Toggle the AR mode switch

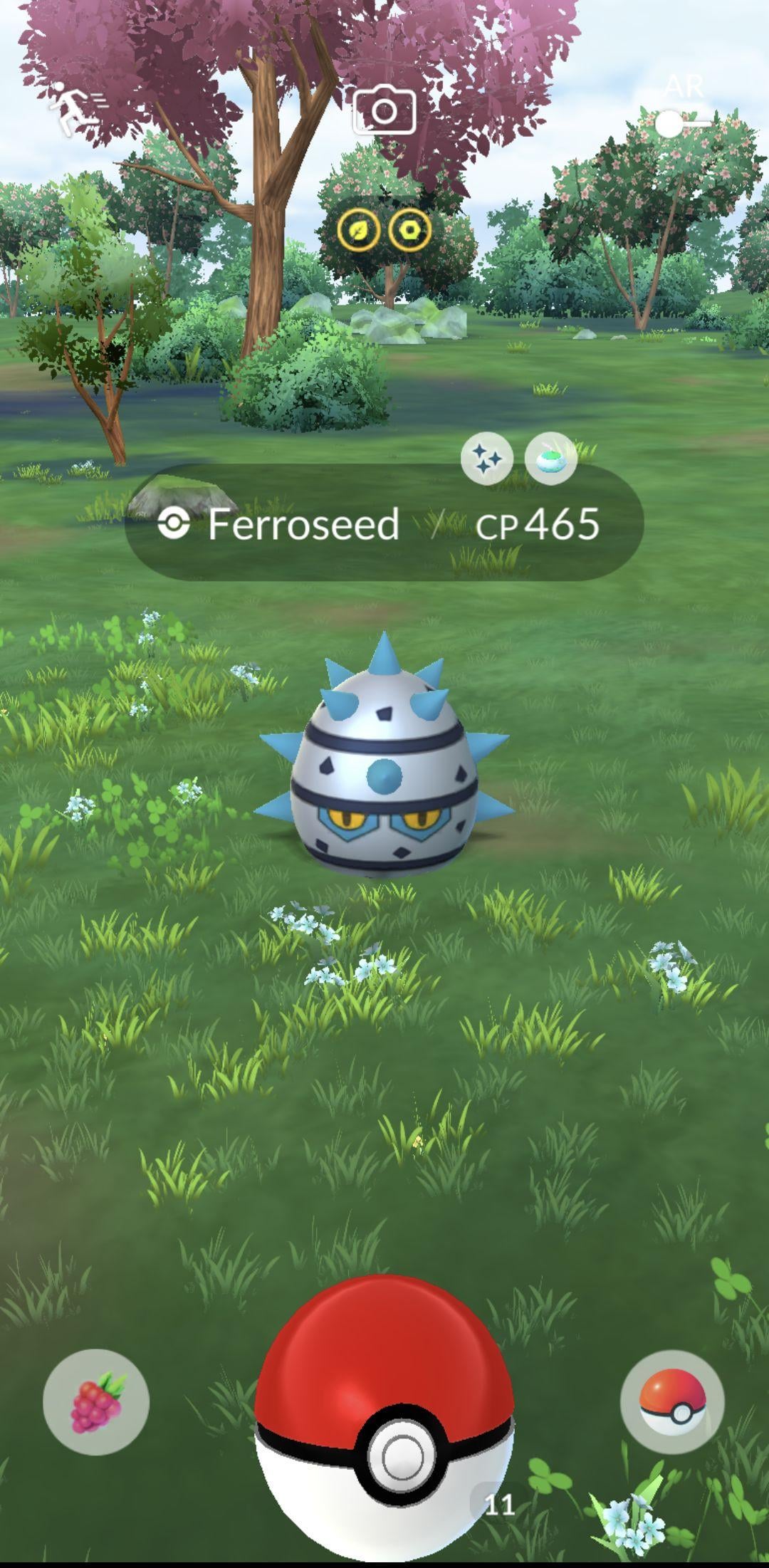[x=682, y=122]
